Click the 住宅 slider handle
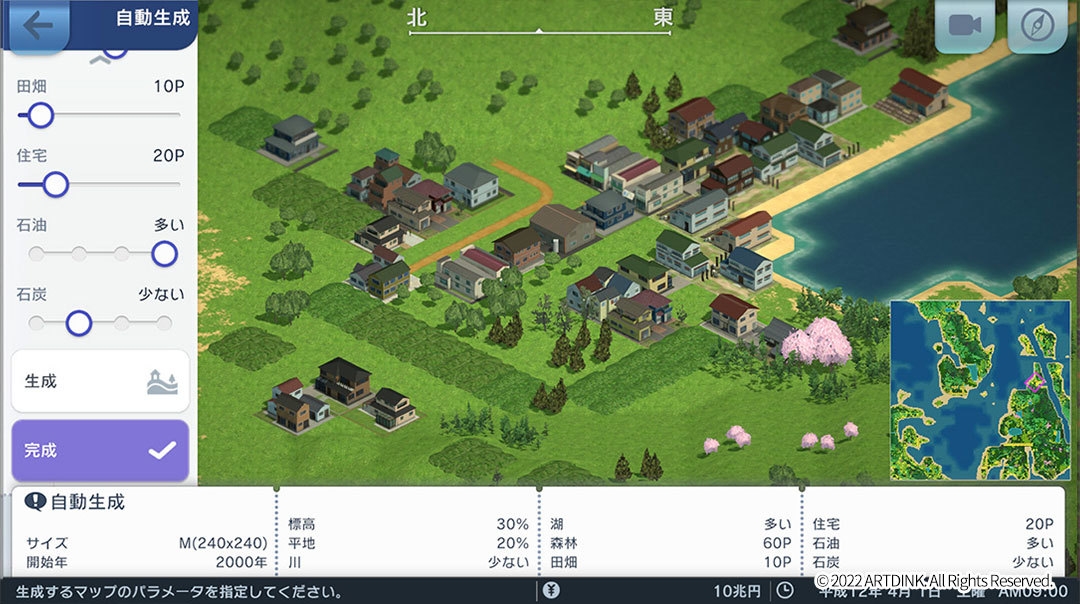 [55, 184]
